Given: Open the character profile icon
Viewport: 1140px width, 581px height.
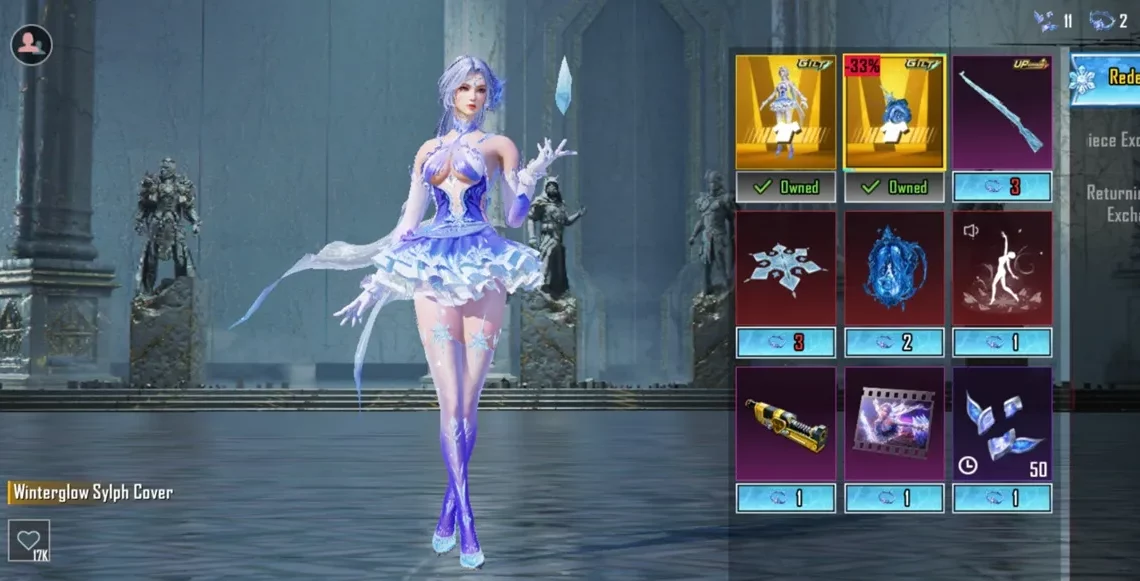Looking at the screenshot, I should [31, 44].
